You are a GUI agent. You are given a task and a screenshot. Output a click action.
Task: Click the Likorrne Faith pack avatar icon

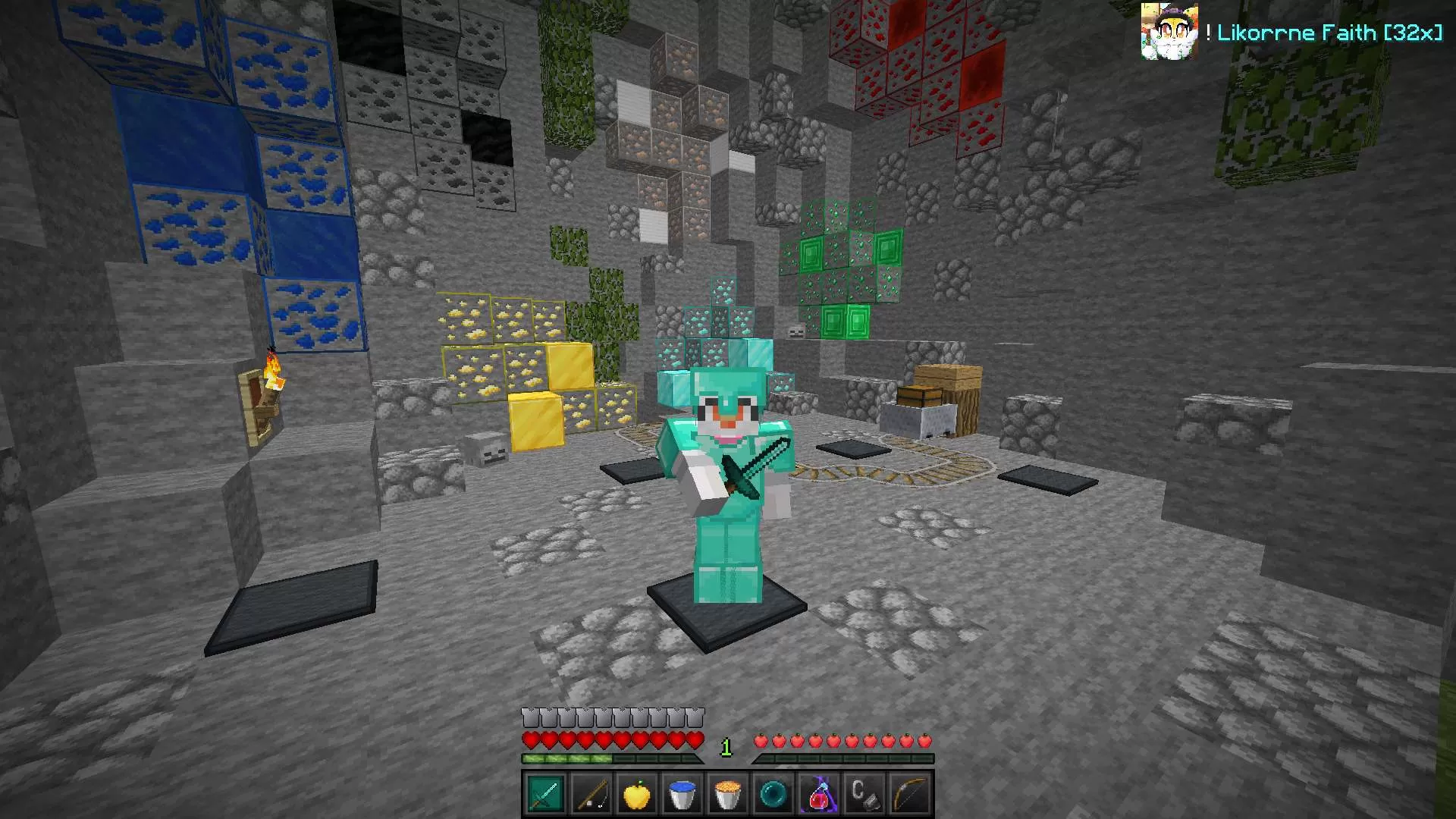(1169, 31)
